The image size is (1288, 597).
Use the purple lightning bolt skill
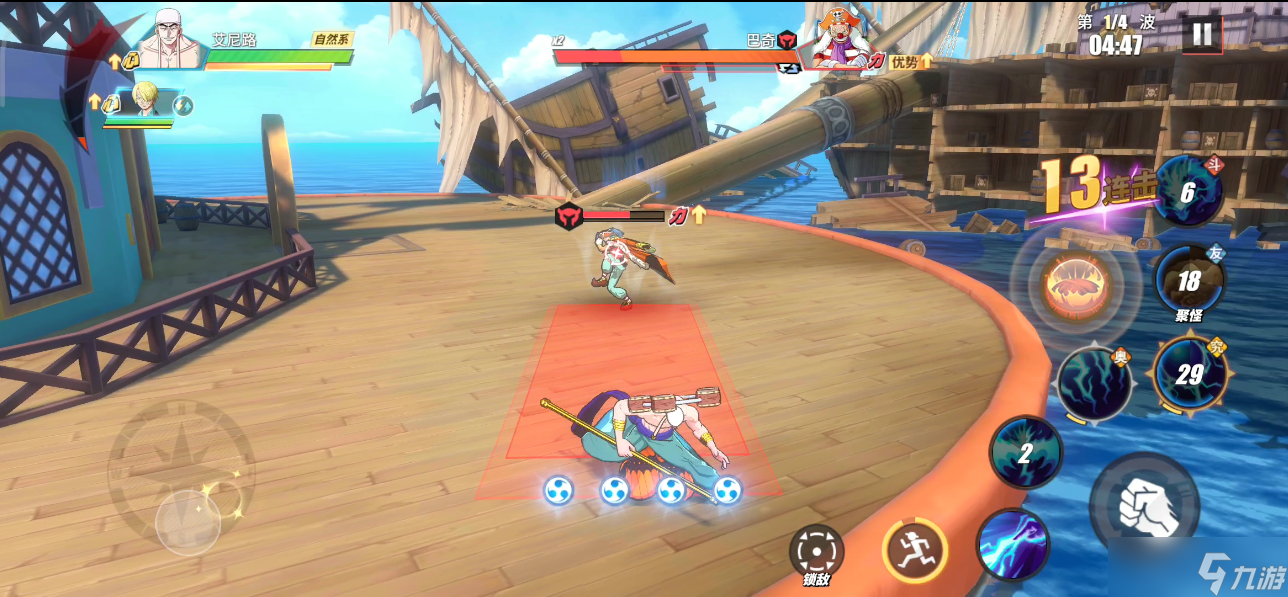(x=1012, y=545)
